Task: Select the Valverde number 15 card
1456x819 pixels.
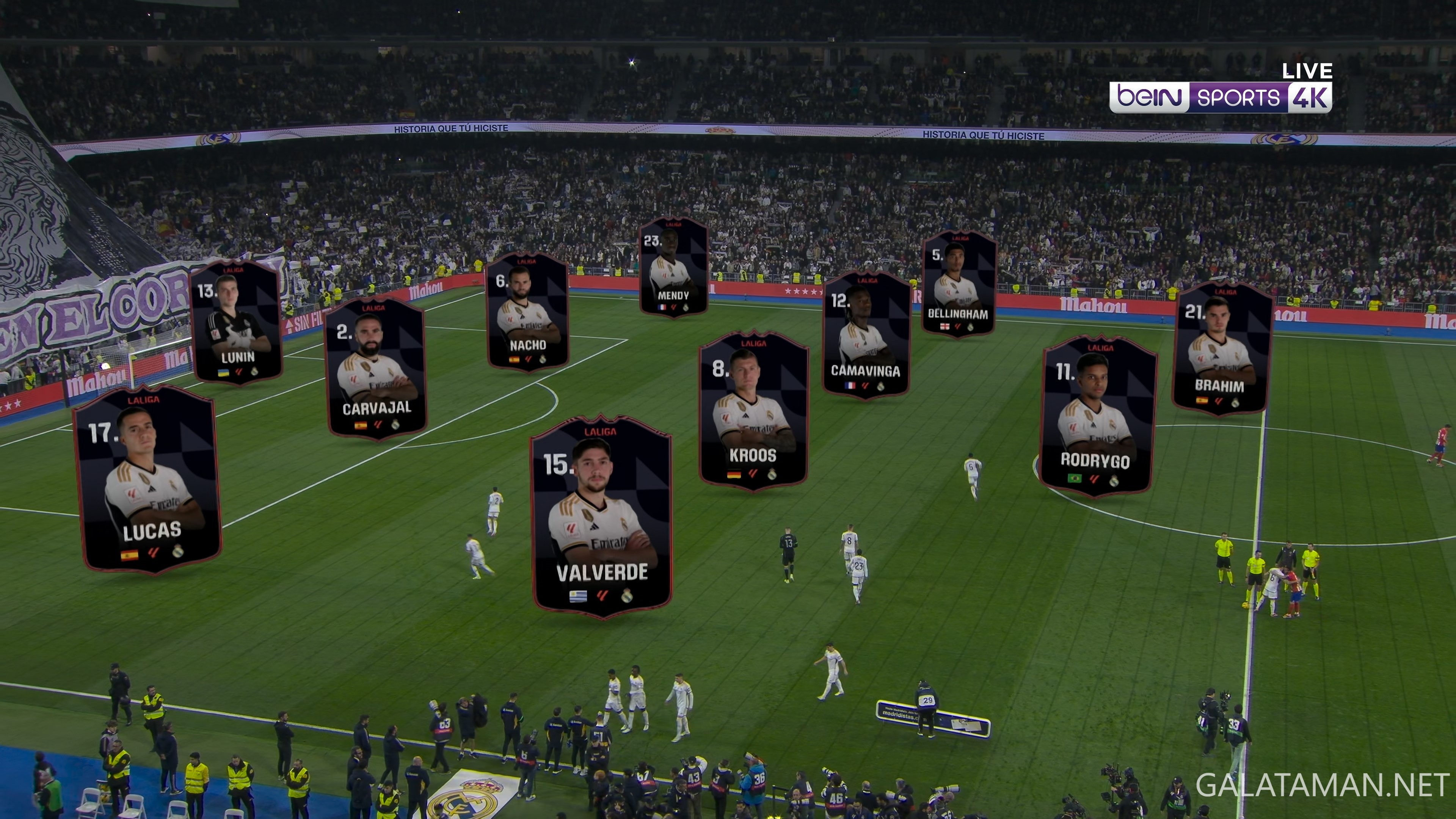Action: tap(601, 517)
